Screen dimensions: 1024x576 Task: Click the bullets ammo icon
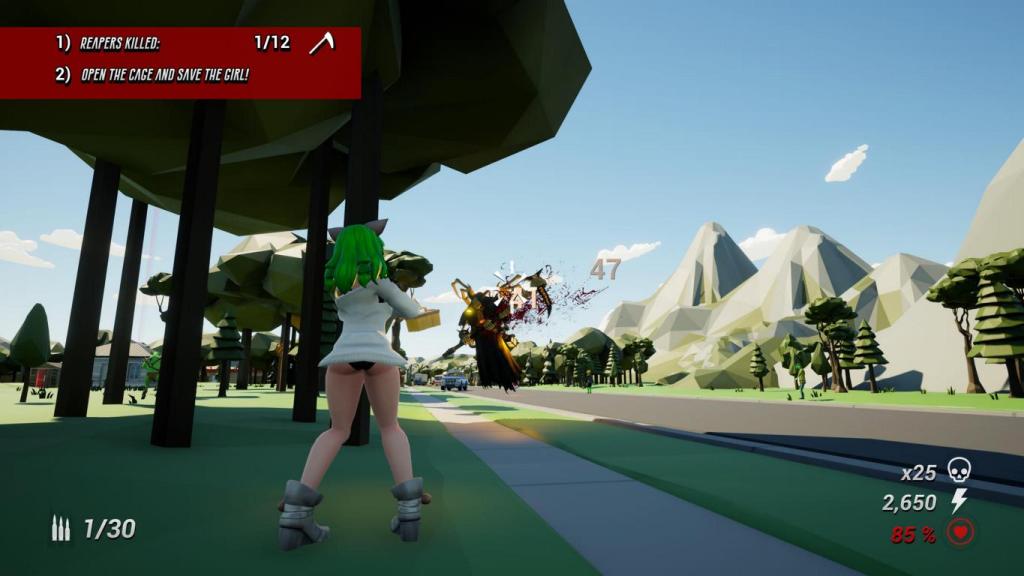tap(61, 529)
